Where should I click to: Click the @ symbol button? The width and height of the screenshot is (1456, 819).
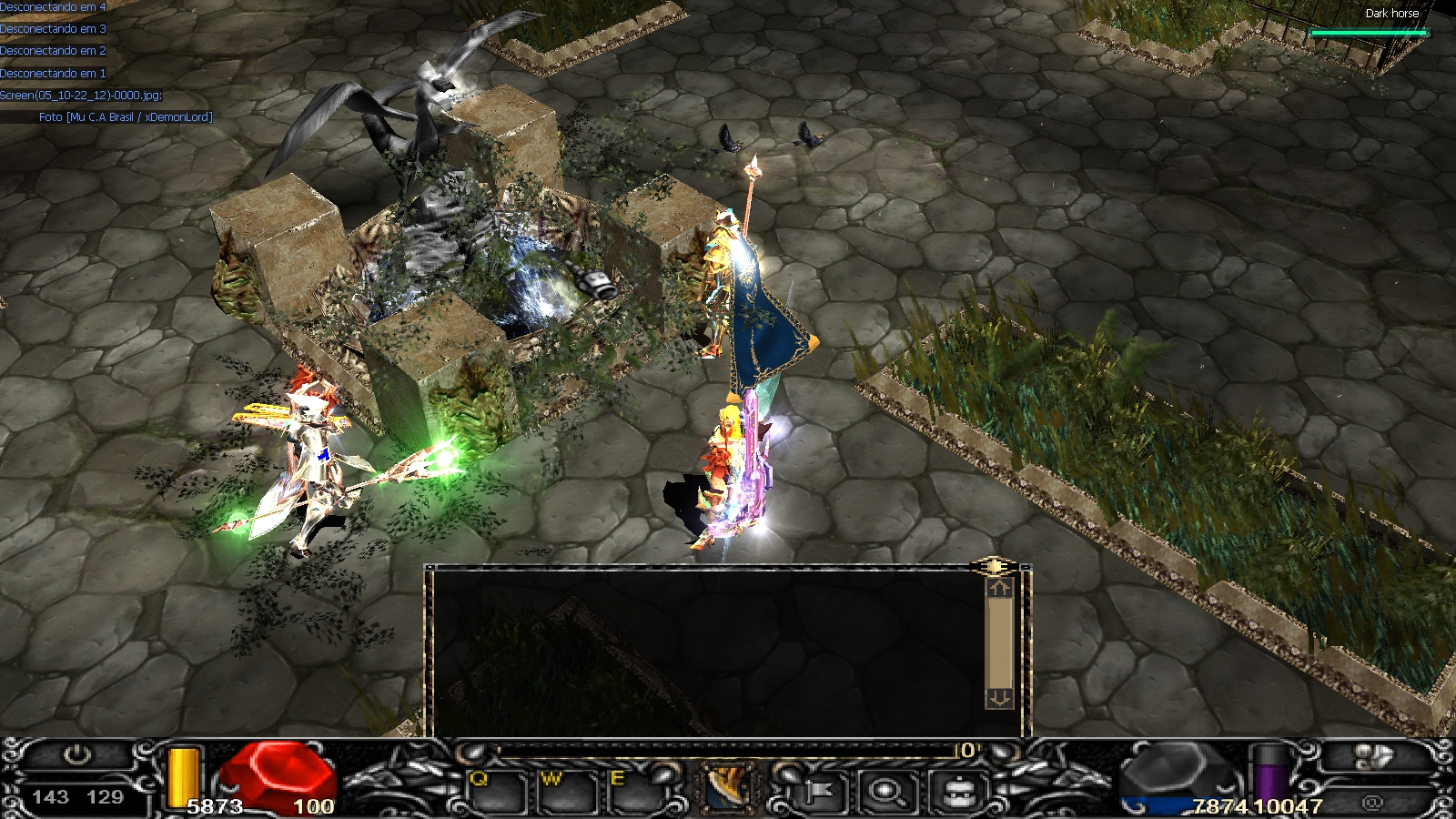coord(1372,802)
